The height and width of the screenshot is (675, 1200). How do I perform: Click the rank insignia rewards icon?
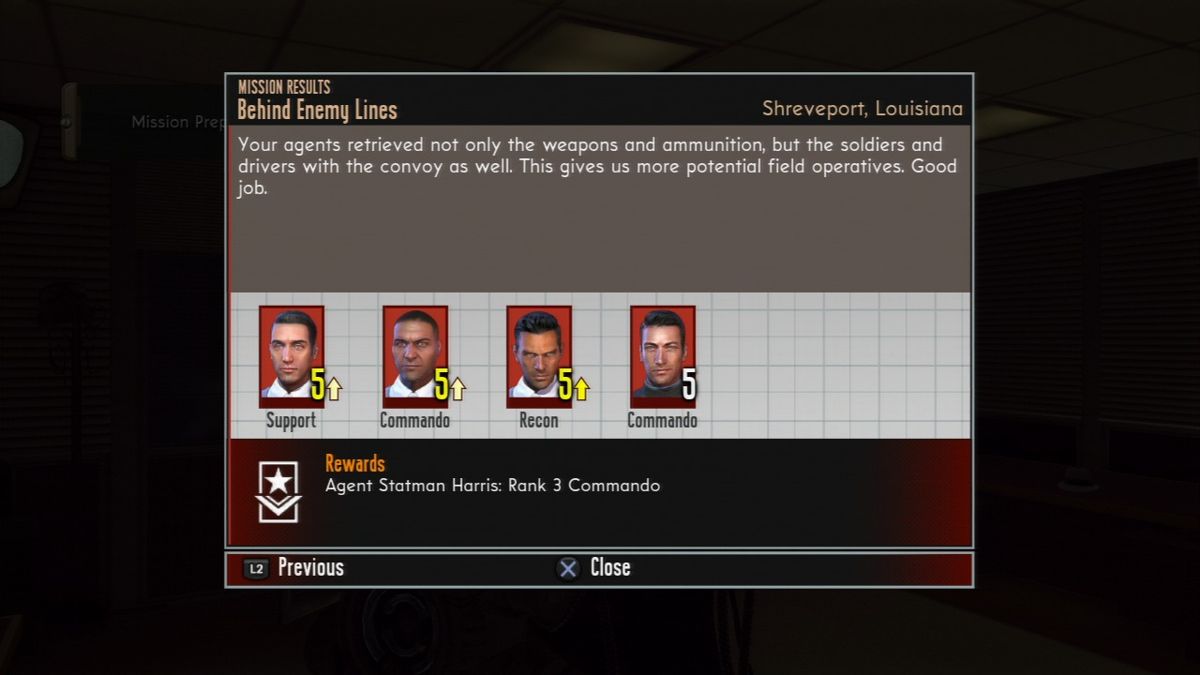pyautogui.click(x=278, y=491)
